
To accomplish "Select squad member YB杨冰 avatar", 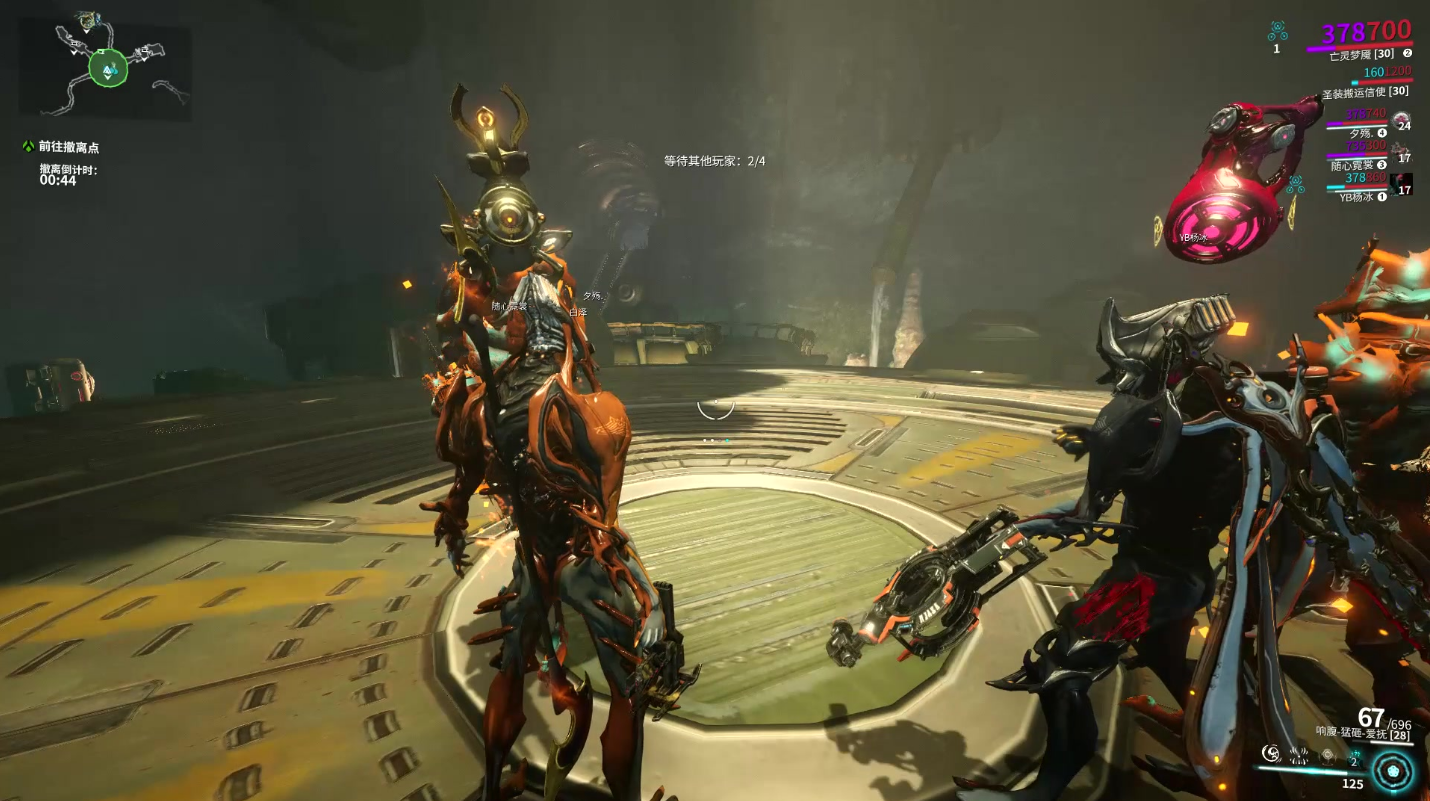I will 1401,185.
